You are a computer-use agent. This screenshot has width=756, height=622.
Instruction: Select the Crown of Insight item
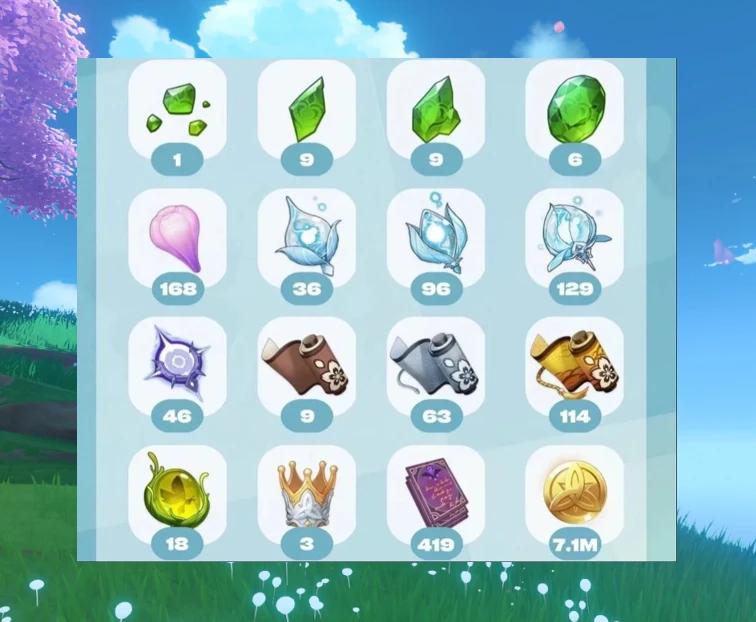click(x=306, y=494)
